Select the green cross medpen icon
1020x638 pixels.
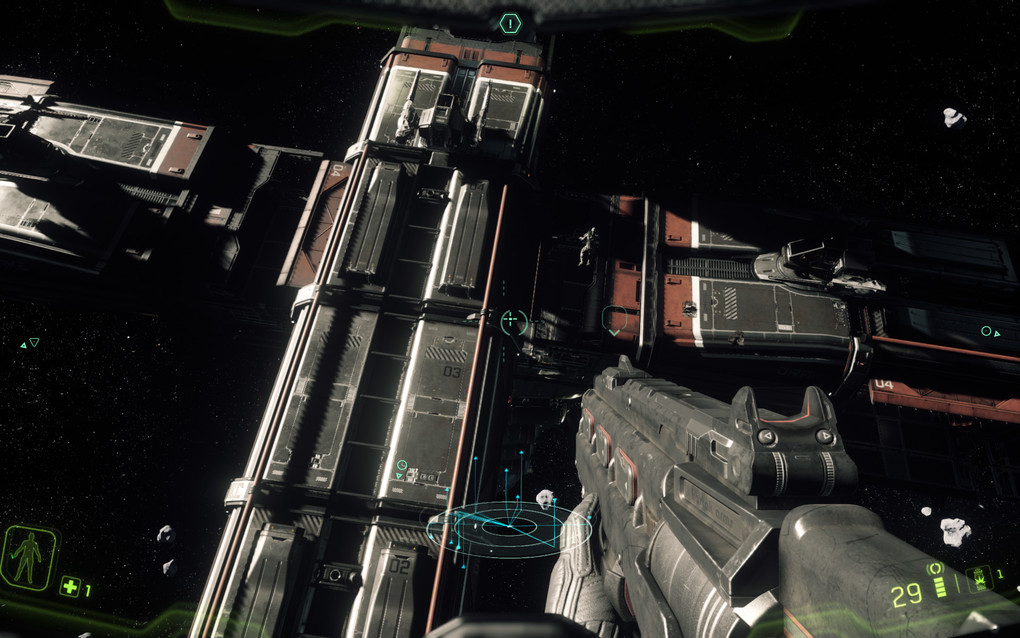pyautogui.click(x=69, y=587)
